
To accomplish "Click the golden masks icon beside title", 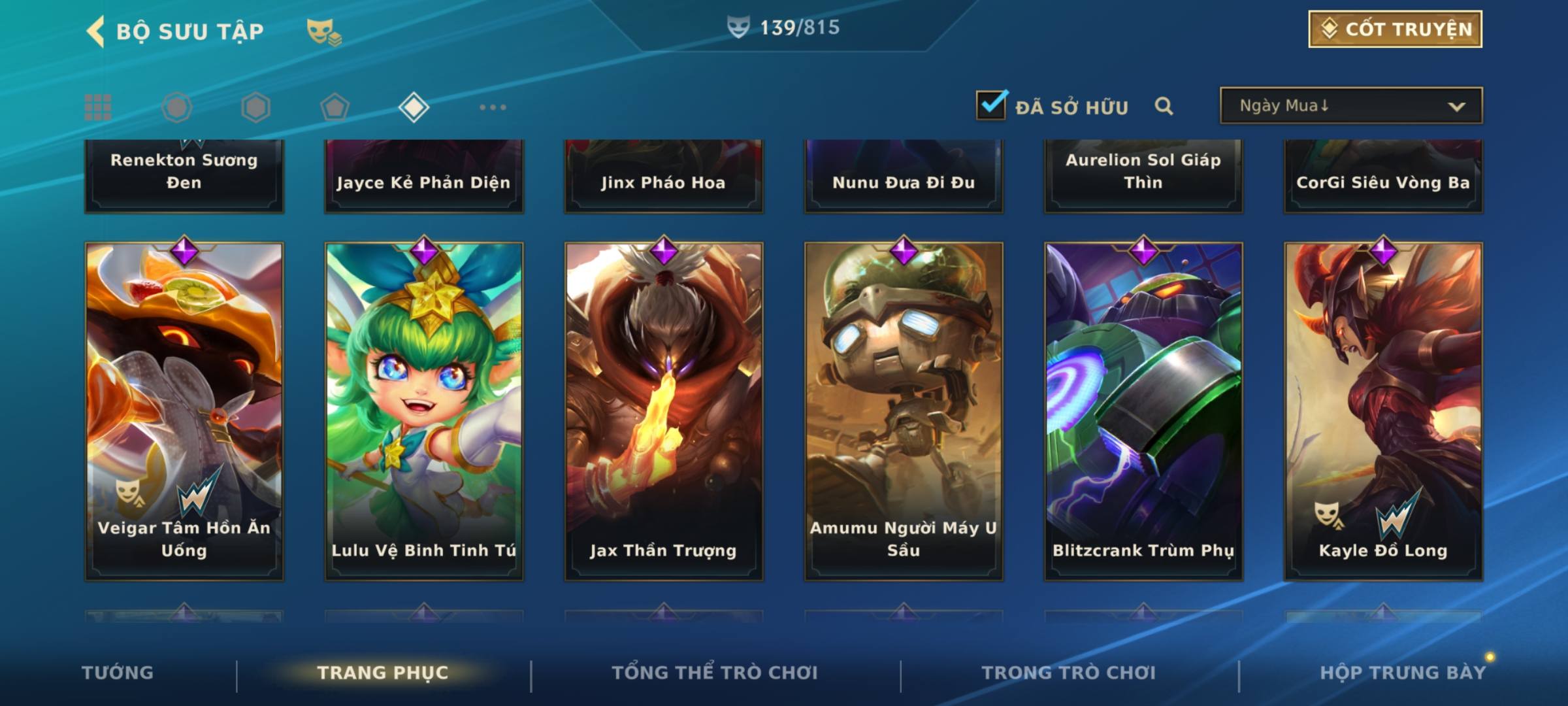I will click(x=323, y=32).
